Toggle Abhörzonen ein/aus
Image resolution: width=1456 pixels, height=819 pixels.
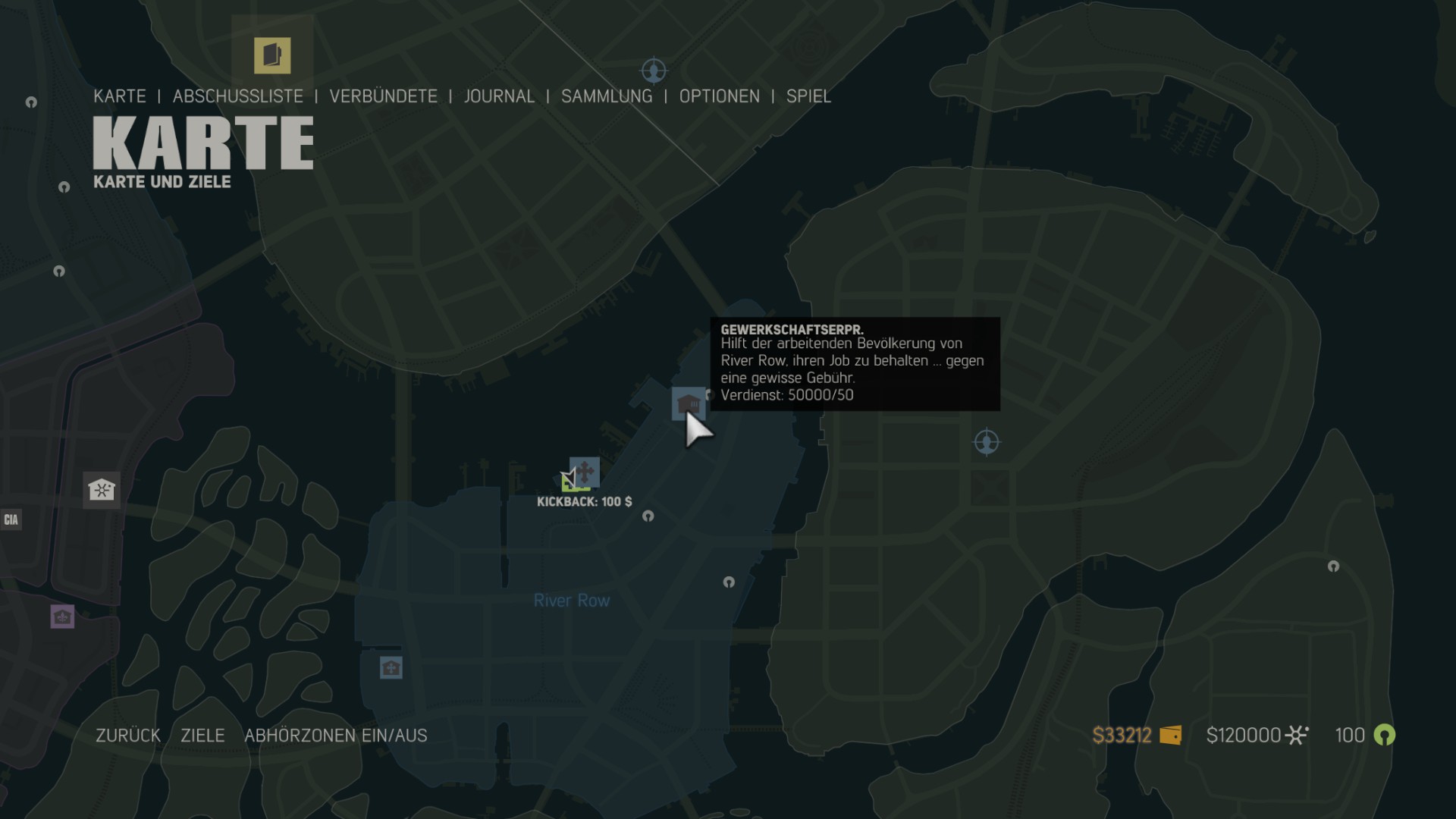pos(335,736)
